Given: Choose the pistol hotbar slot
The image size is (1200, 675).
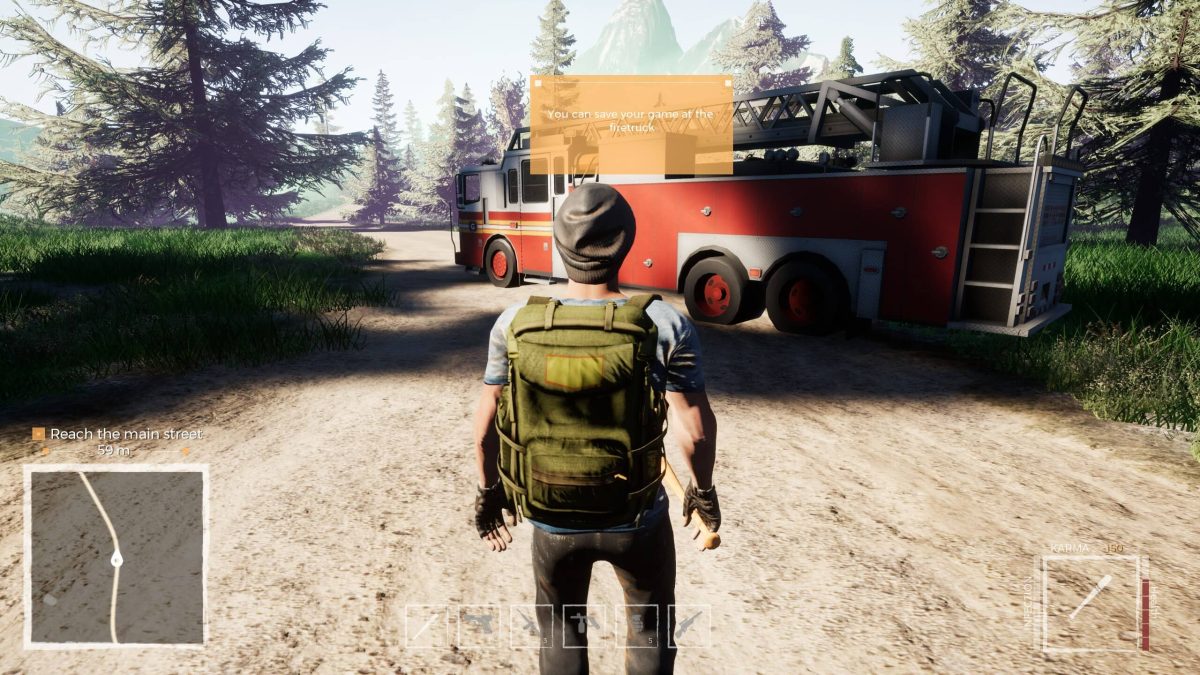Looking at the screenshot, I should [479, 626].
